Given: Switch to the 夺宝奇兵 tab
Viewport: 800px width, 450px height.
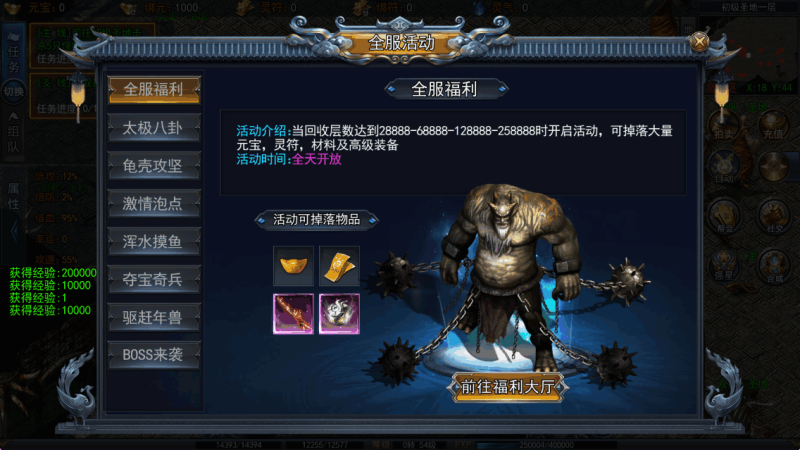Looking at the screenshot, I should (155, 279).
